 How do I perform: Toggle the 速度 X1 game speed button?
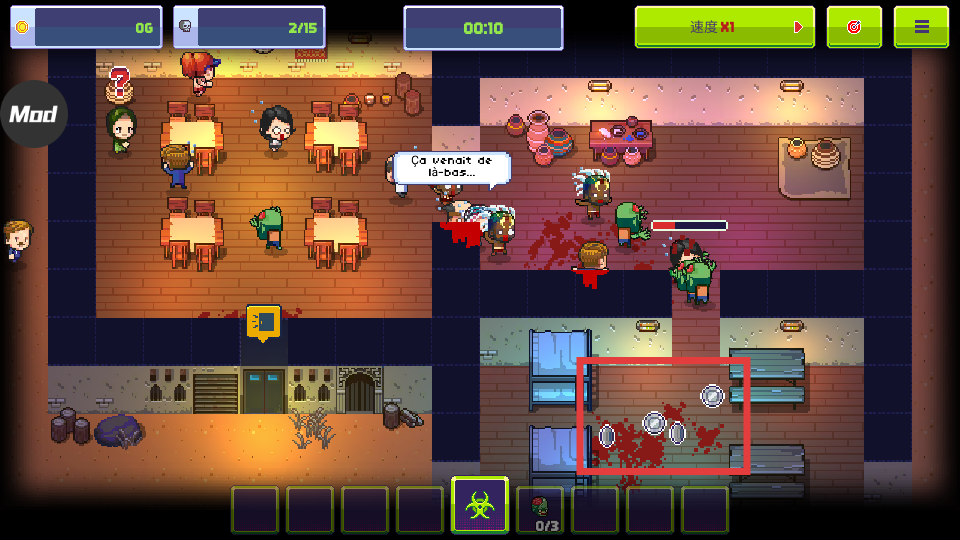(724, 27)
